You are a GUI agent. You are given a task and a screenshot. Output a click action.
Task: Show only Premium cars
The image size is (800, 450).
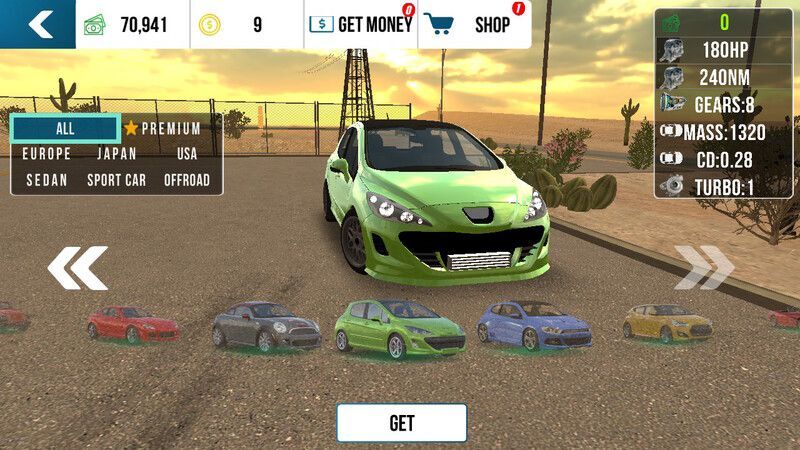tap(163, 129)
